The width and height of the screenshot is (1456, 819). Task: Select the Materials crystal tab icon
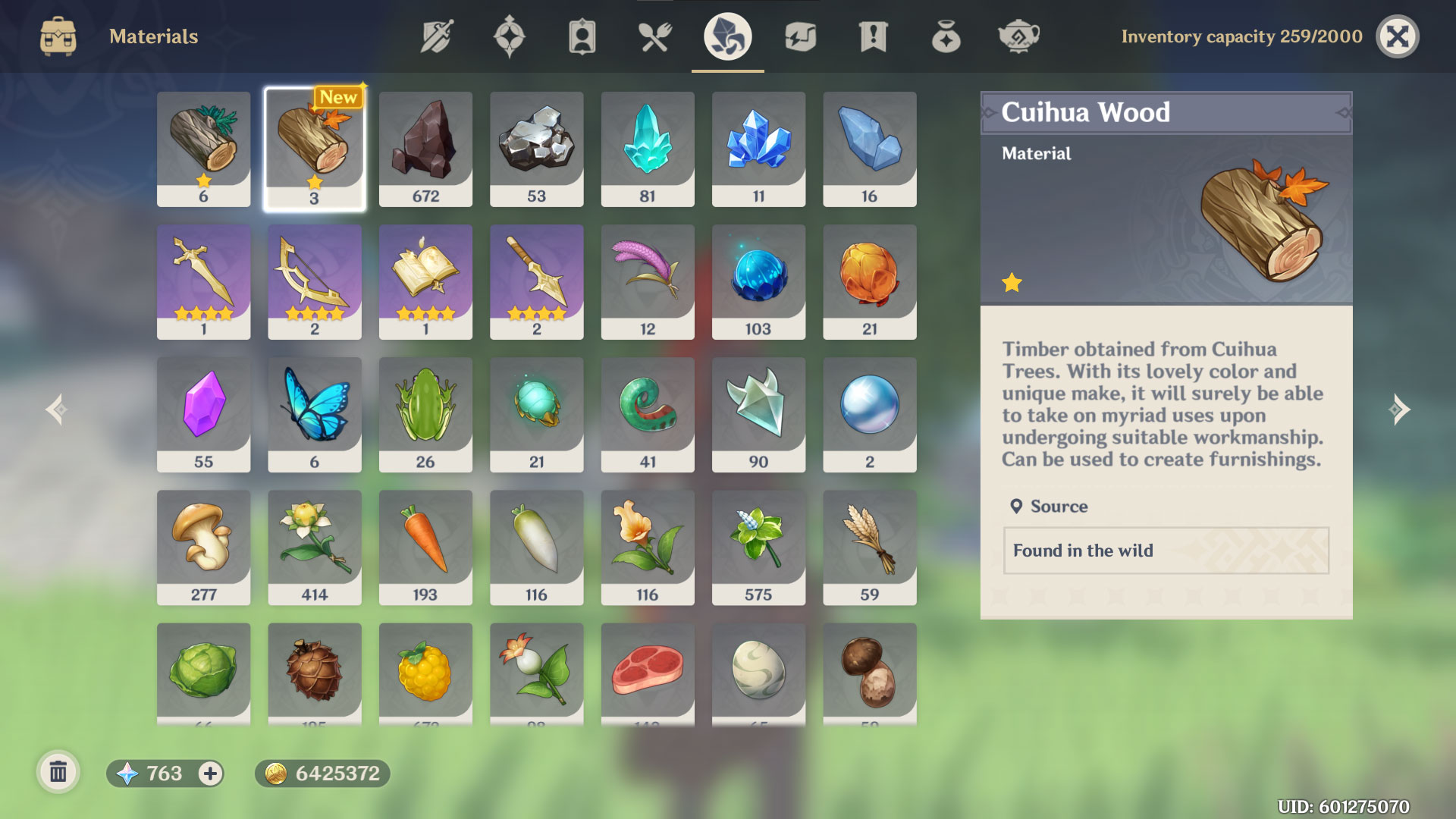pos(727,36)
